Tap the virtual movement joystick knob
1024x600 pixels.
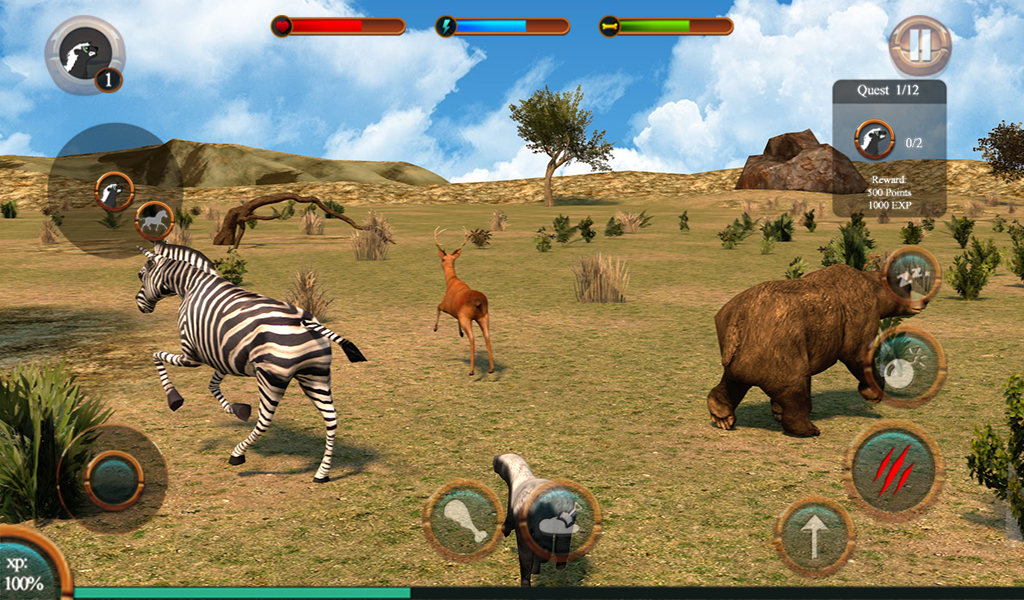(113, 479)
